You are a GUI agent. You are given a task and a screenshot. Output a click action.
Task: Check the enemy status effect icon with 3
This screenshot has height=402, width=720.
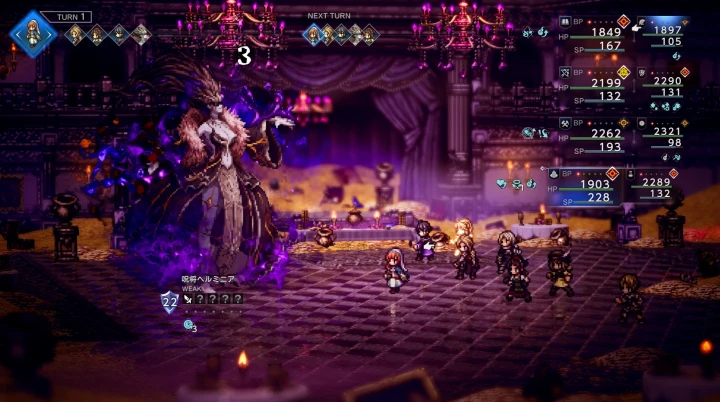point(189,324)
